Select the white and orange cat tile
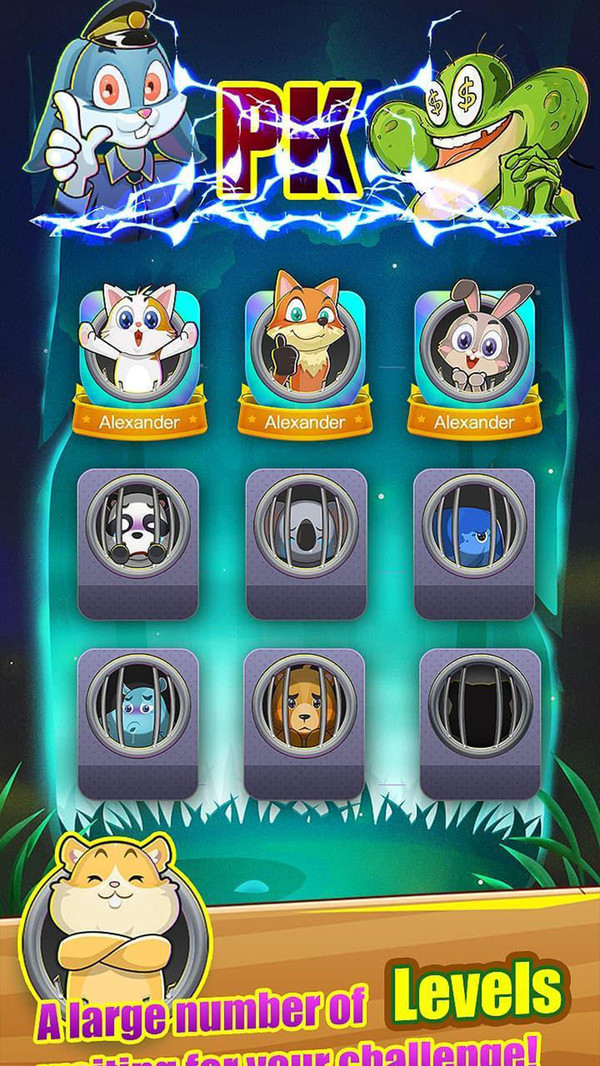Viewport: 600px width, 1066px height. [138, 345]
